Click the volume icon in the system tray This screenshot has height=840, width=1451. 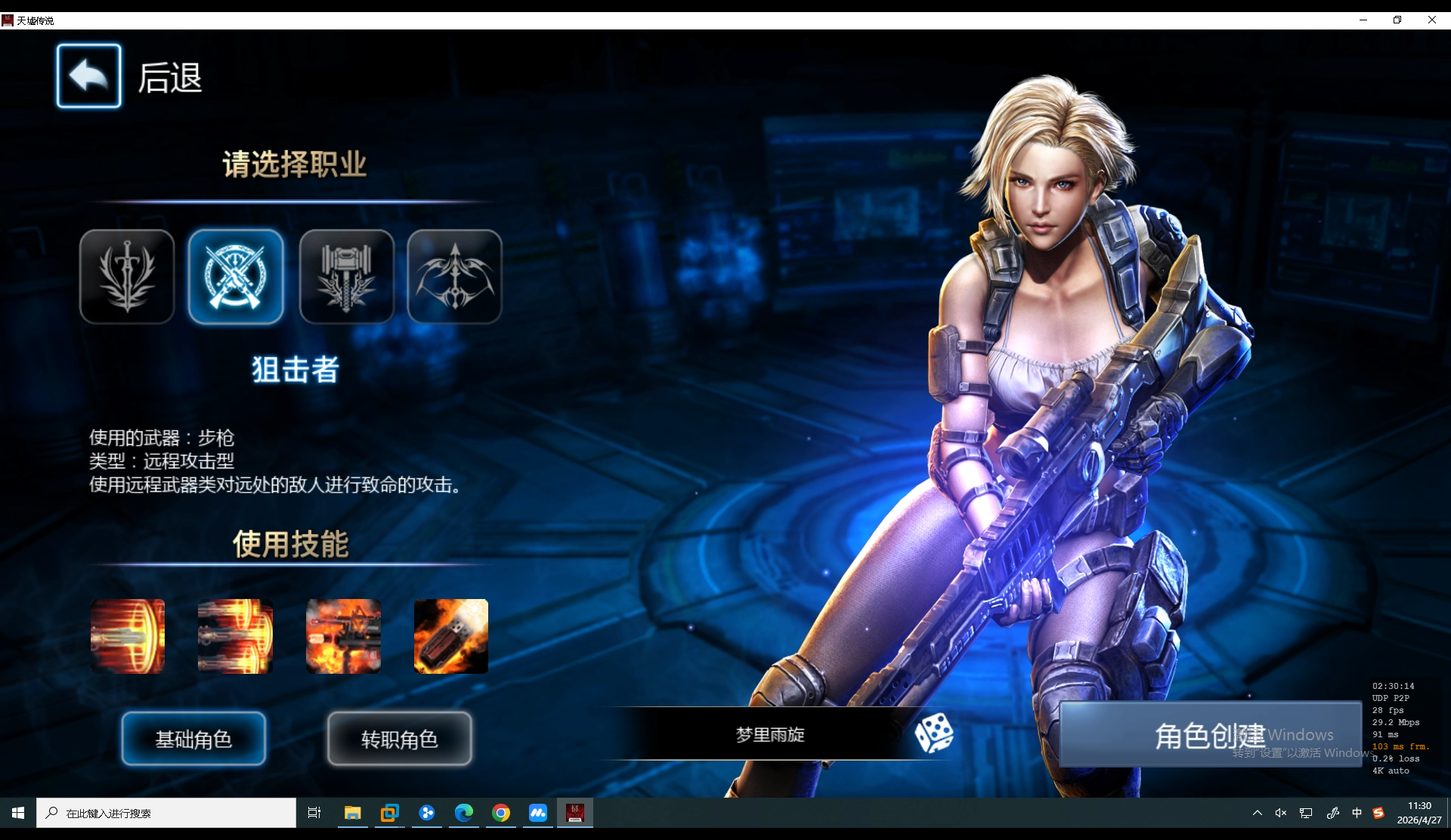tap(1280, 813)
